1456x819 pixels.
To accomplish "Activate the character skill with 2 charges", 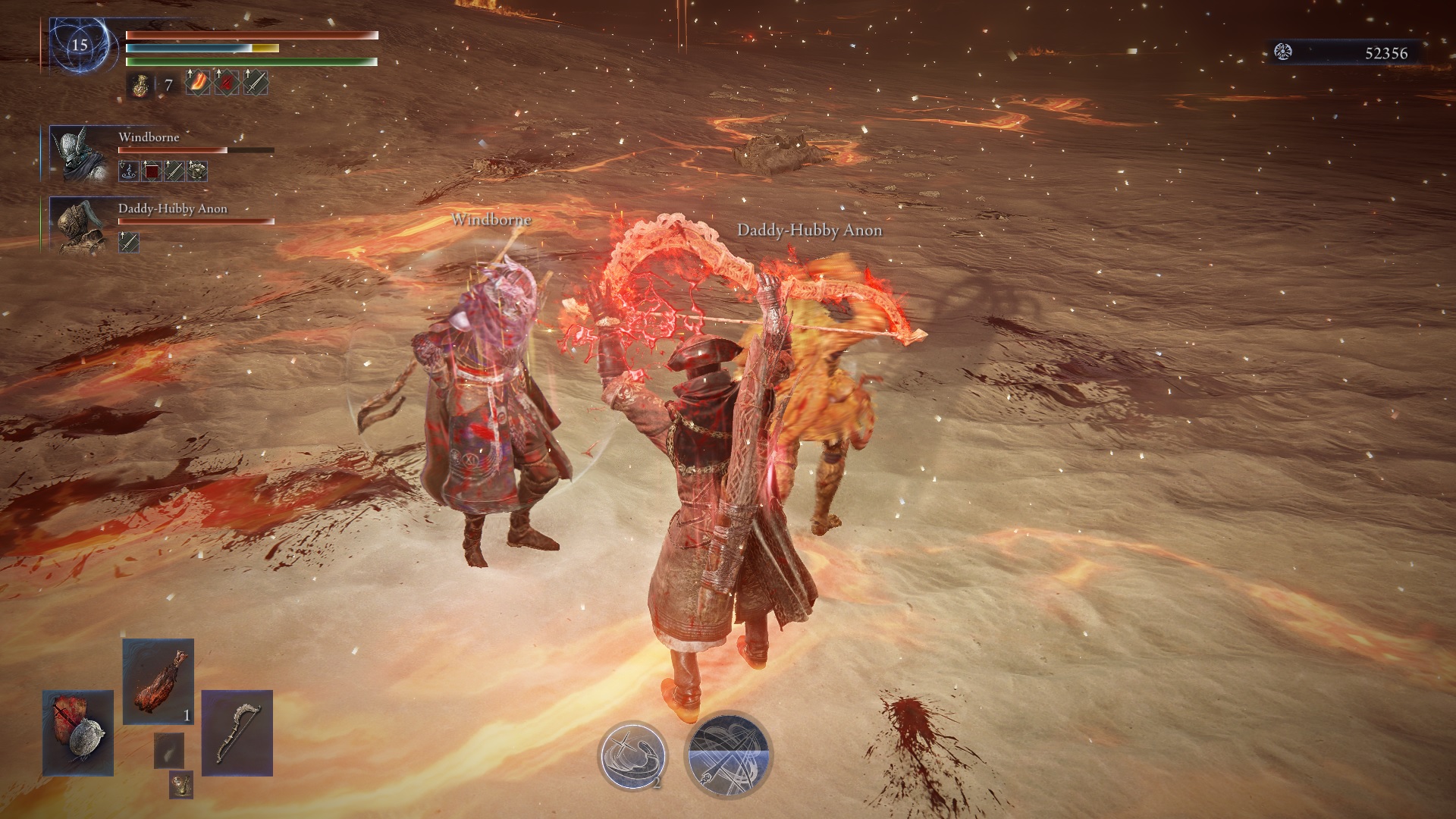I will click(633, 755).
